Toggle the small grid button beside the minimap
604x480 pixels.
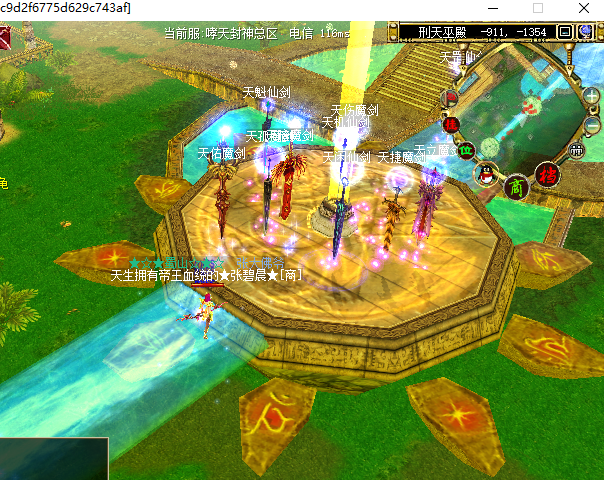pos(576,150)
